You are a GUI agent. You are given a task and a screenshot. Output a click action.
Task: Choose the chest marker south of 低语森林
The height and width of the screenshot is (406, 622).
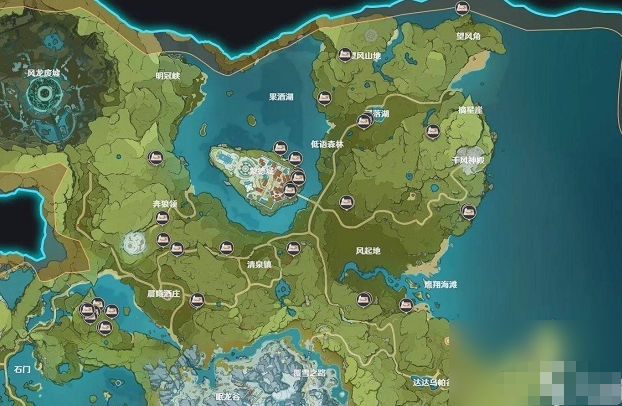click(347, 200)
